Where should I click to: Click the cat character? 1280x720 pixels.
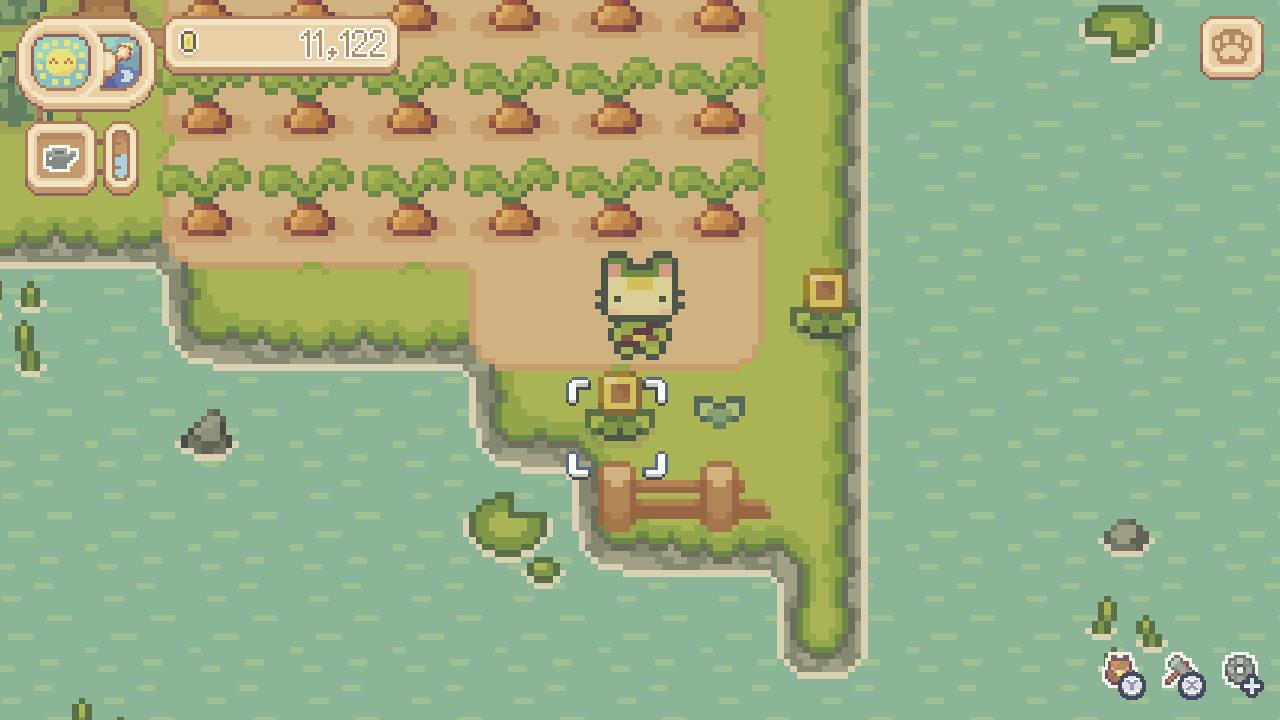coord(638,305)
